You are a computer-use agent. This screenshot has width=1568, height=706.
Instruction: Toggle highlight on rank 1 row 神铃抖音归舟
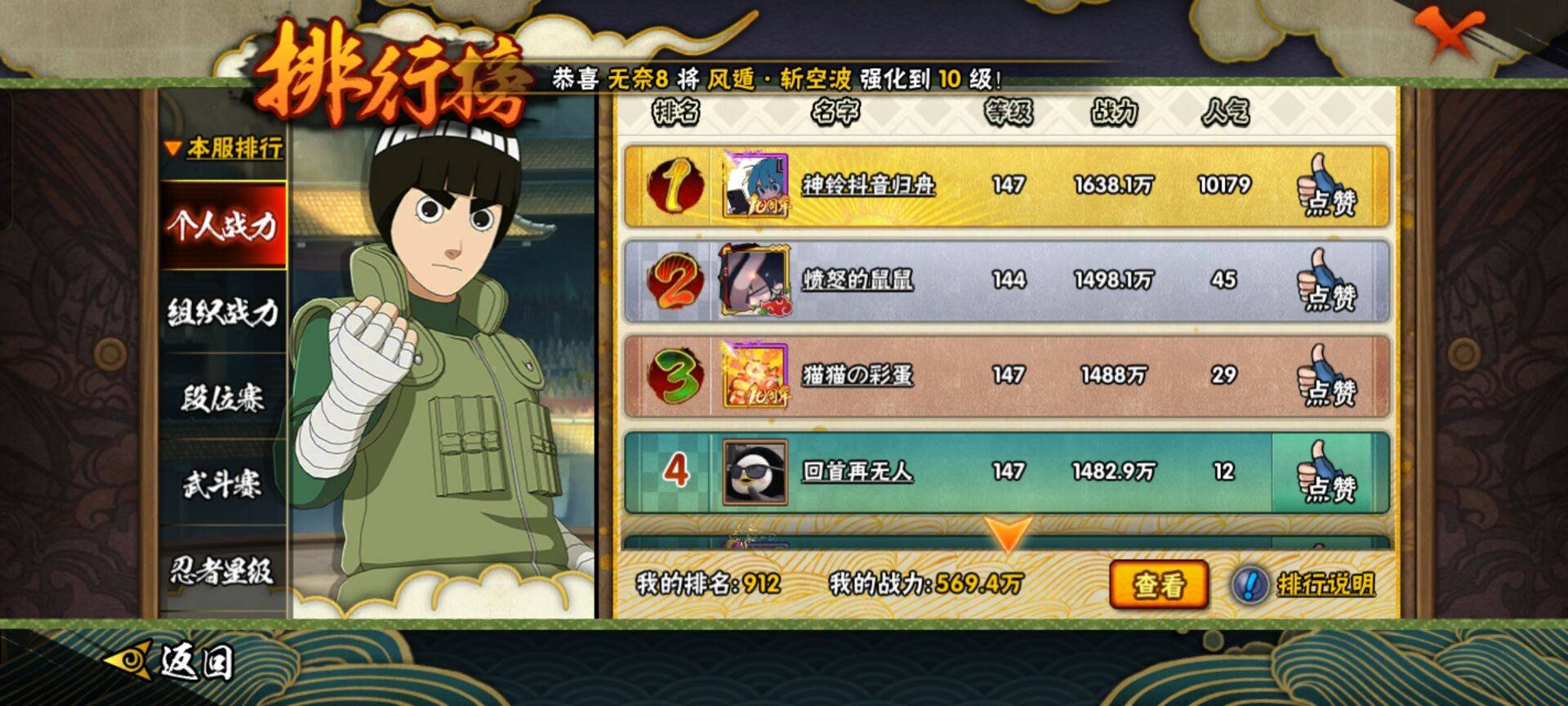click(980, 185)
